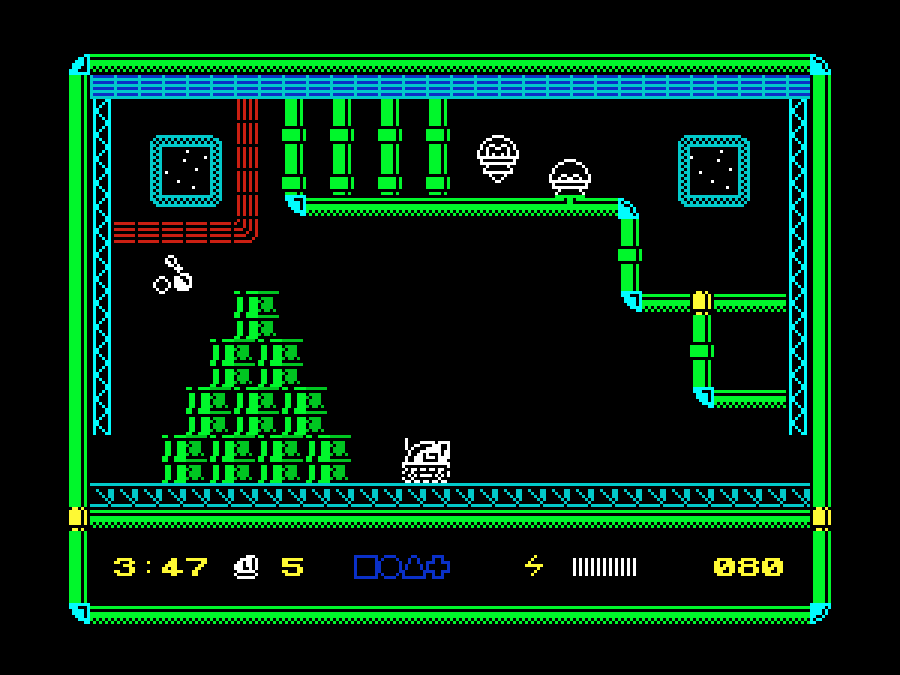Pick the blue cross shape icon
This screenshot has width=900, height=675.
tap(437, 567)
